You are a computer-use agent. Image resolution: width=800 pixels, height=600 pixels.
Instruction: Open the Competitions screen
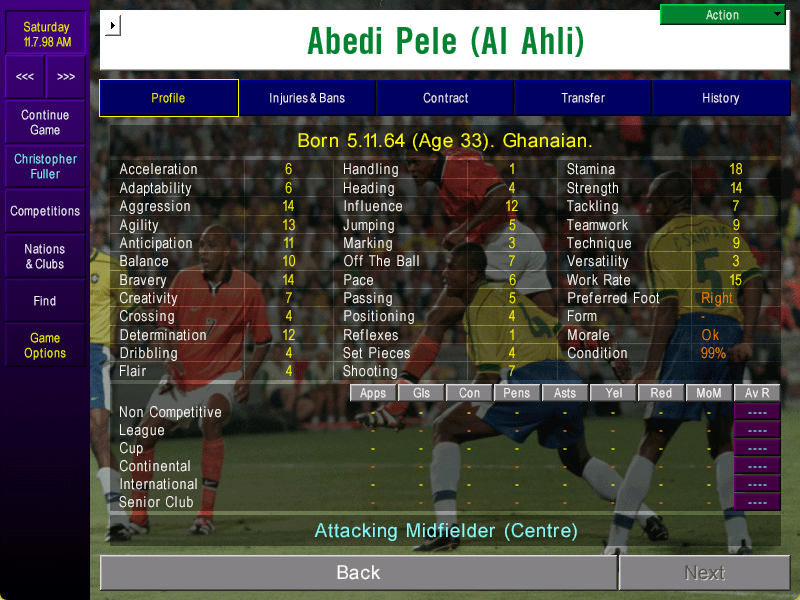[x=45, y=211]
